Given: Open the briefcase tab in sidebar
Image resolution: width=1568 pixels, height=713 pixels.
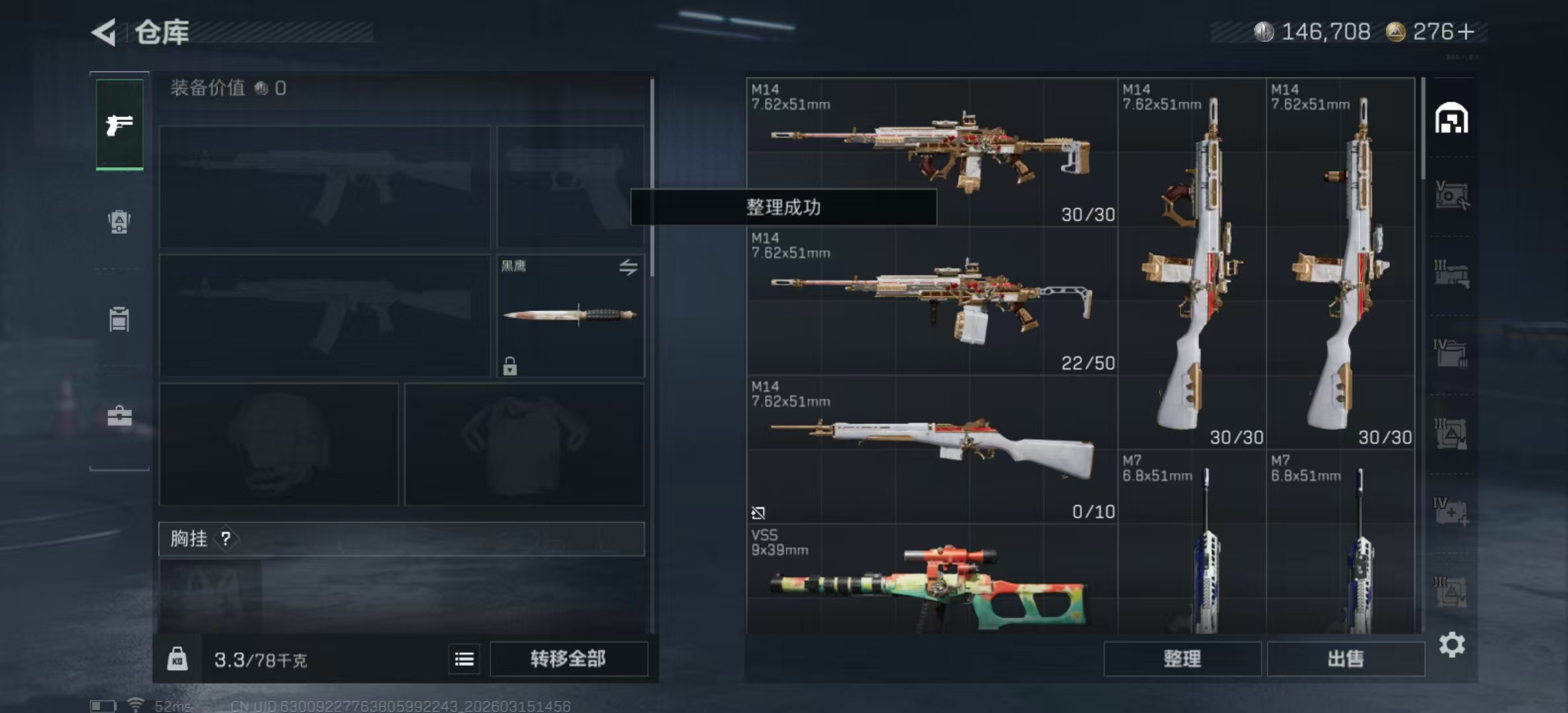Looking at the screenshot, I should [119, 416].
